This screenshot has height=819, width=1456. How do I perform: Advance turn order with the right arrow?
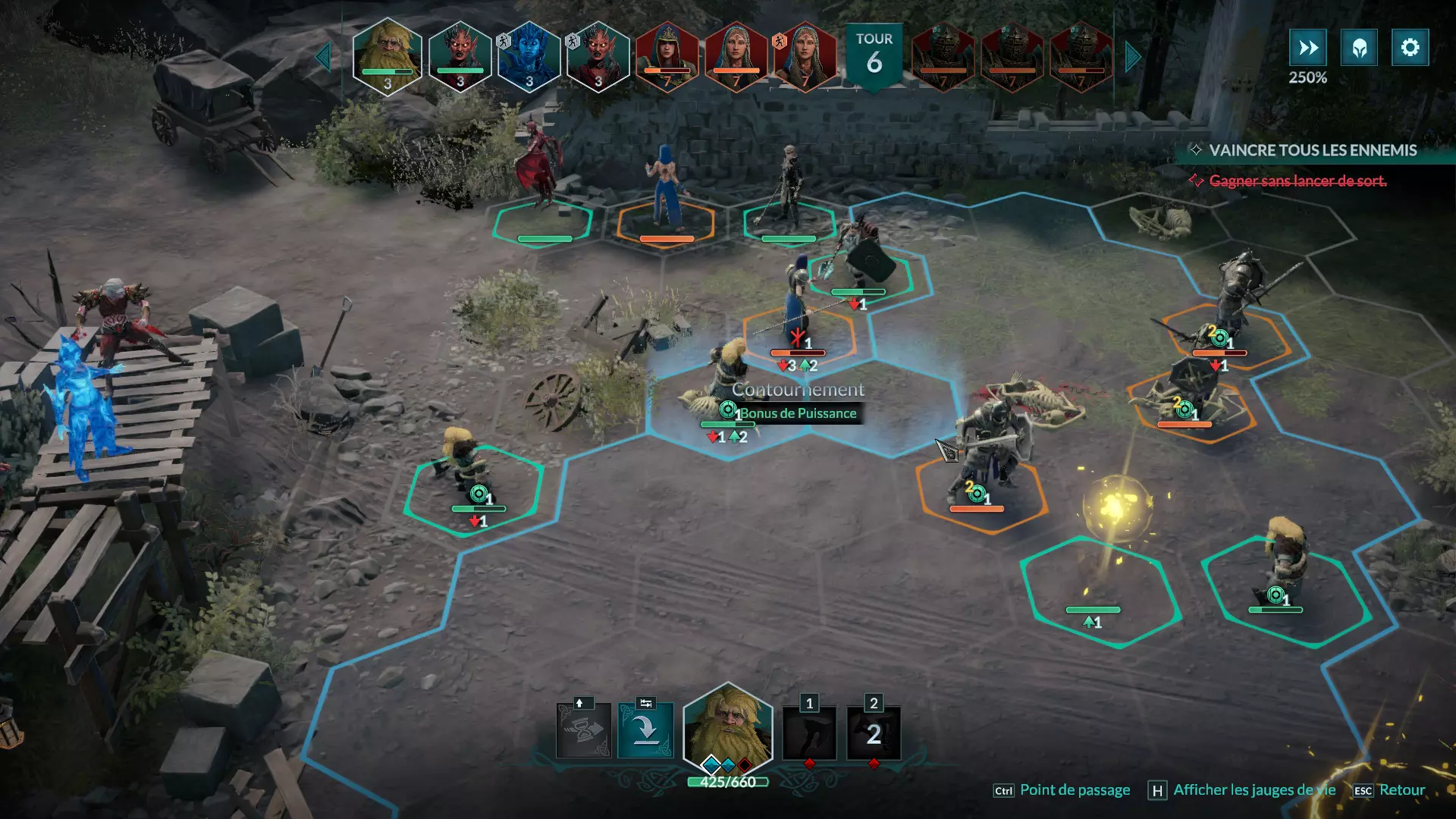click(1133, 57)
